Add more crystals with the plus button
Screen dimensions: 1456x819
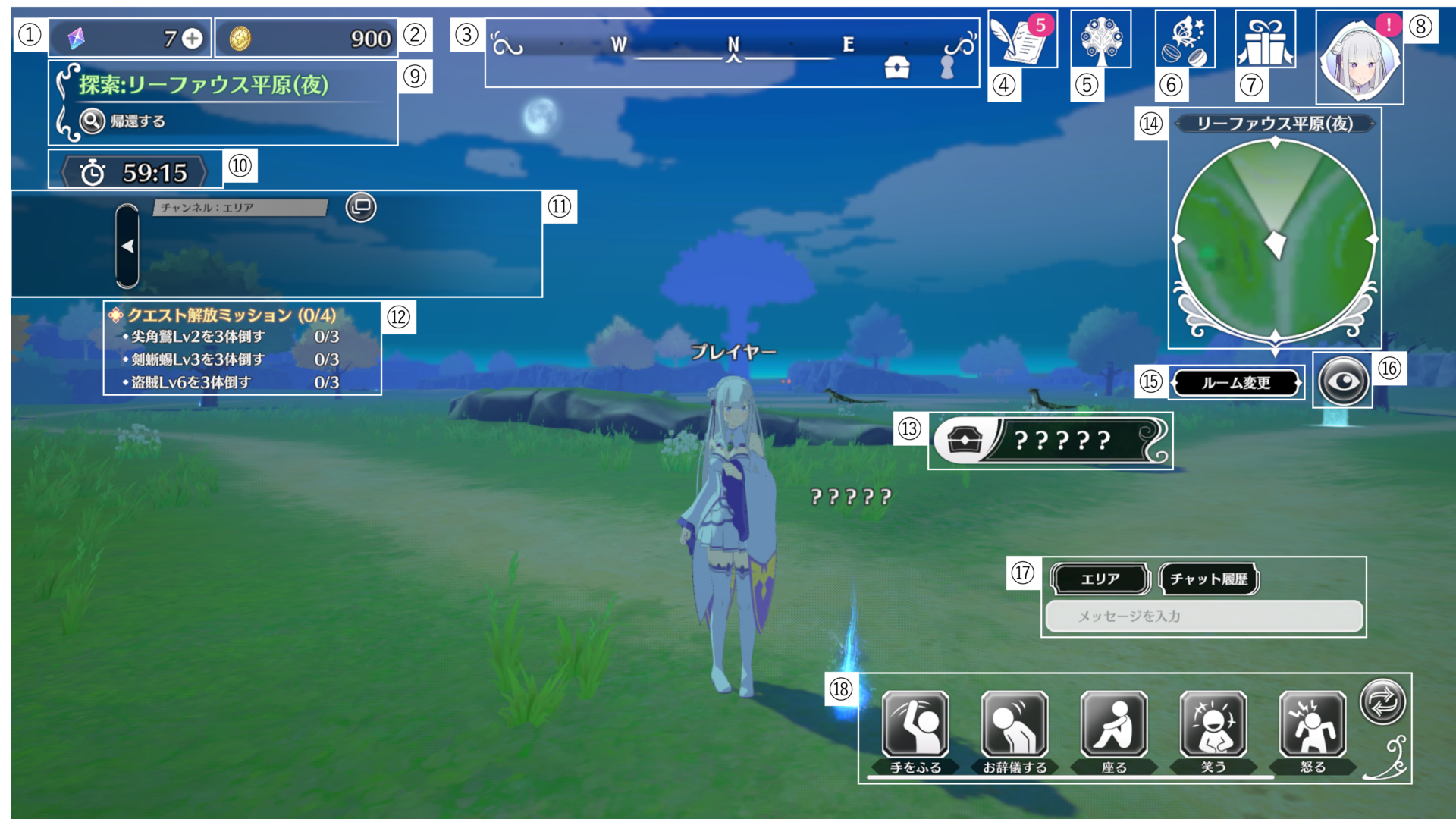click(x=193, y=39)
